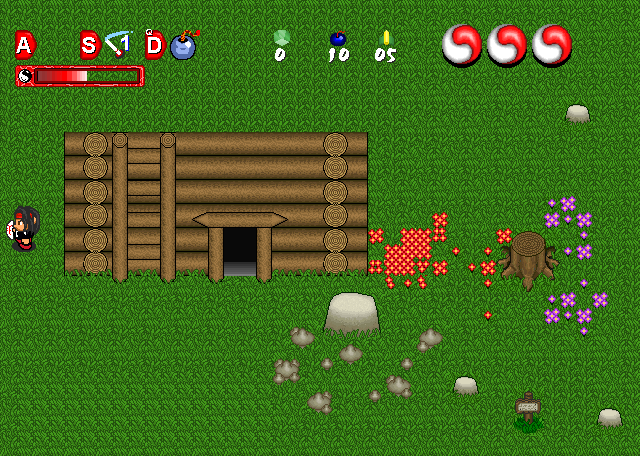Click the blue bomb ammo icon

[338, 38]
